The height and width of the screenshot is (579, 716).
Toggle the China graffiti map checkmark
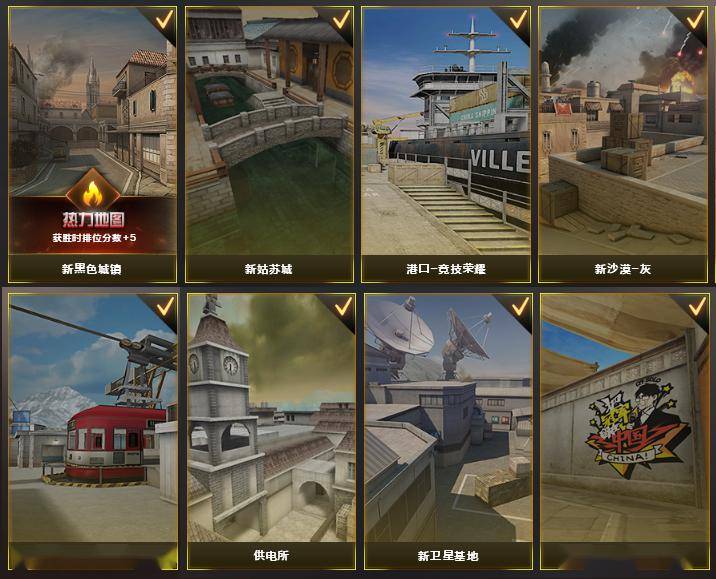(x=694, y=306)
